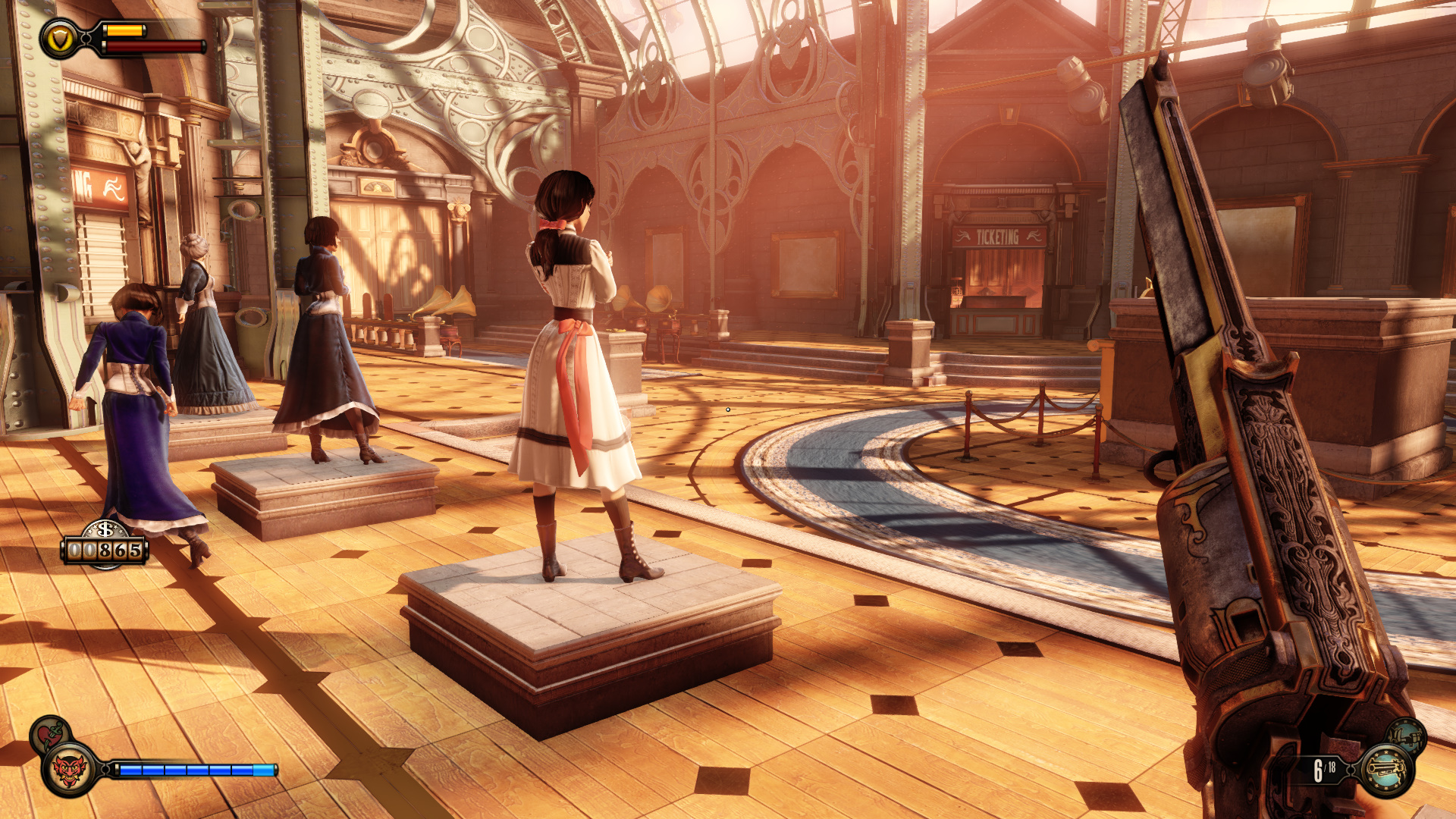Switch to the dagger-pierced heart vigor
Image resolution: width=1456 pixels, height=819 pixels.
[50, 733]
